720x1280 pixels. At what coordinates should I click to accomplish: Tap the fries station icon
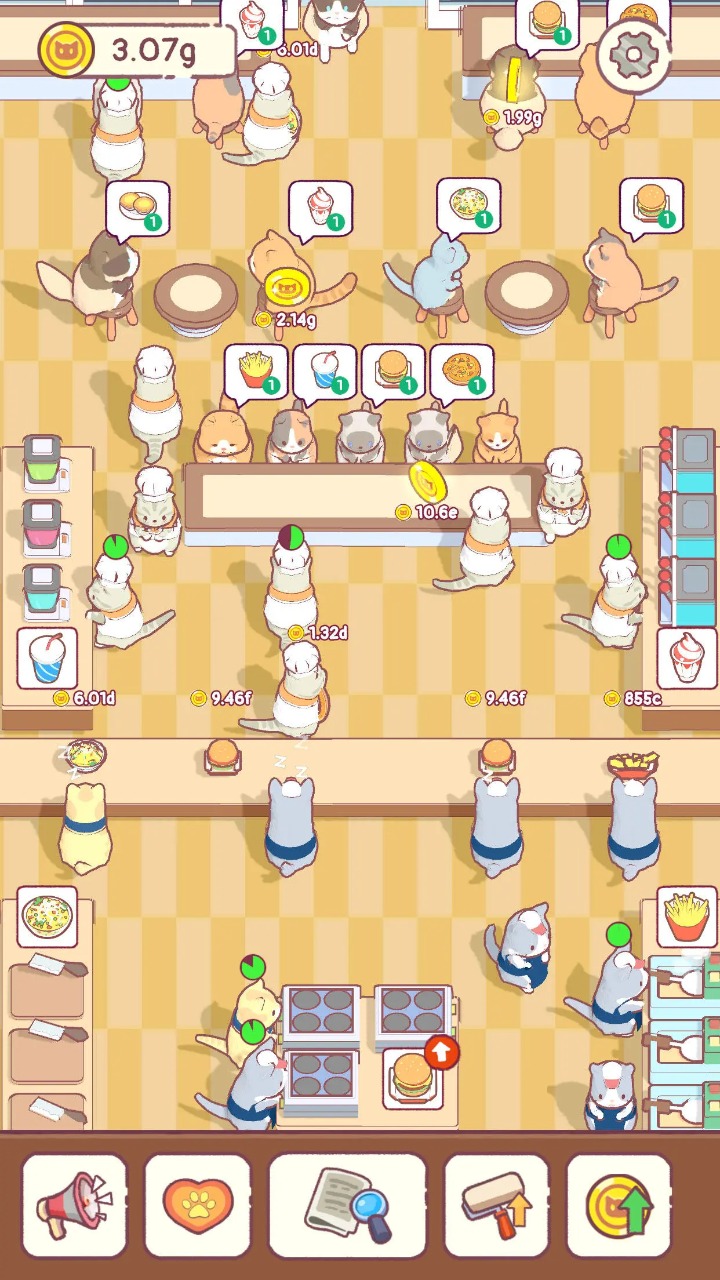[x=686, y=917]
